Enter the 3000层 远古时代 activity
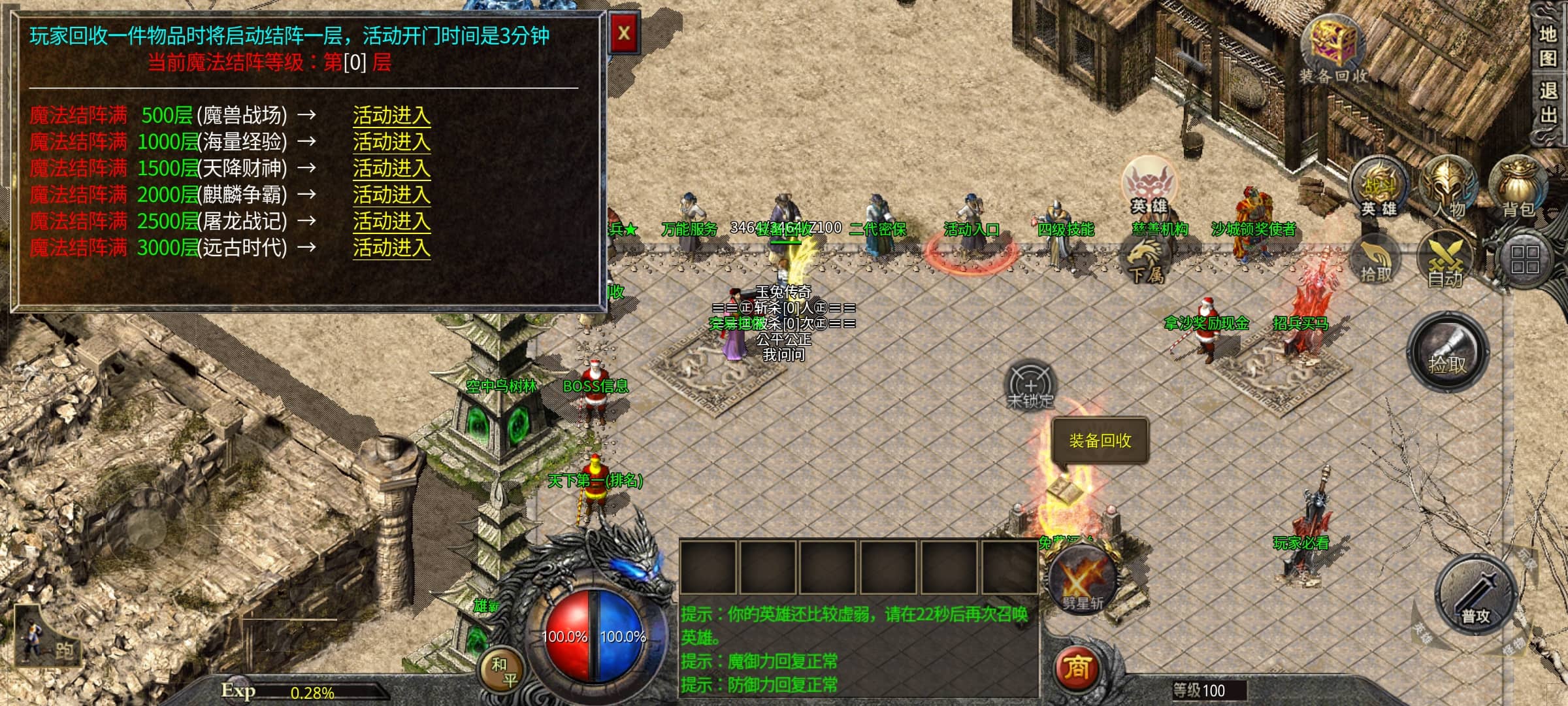Image resolution: width=1568 pixels, height=706 pixels. (x=391, y=248)
